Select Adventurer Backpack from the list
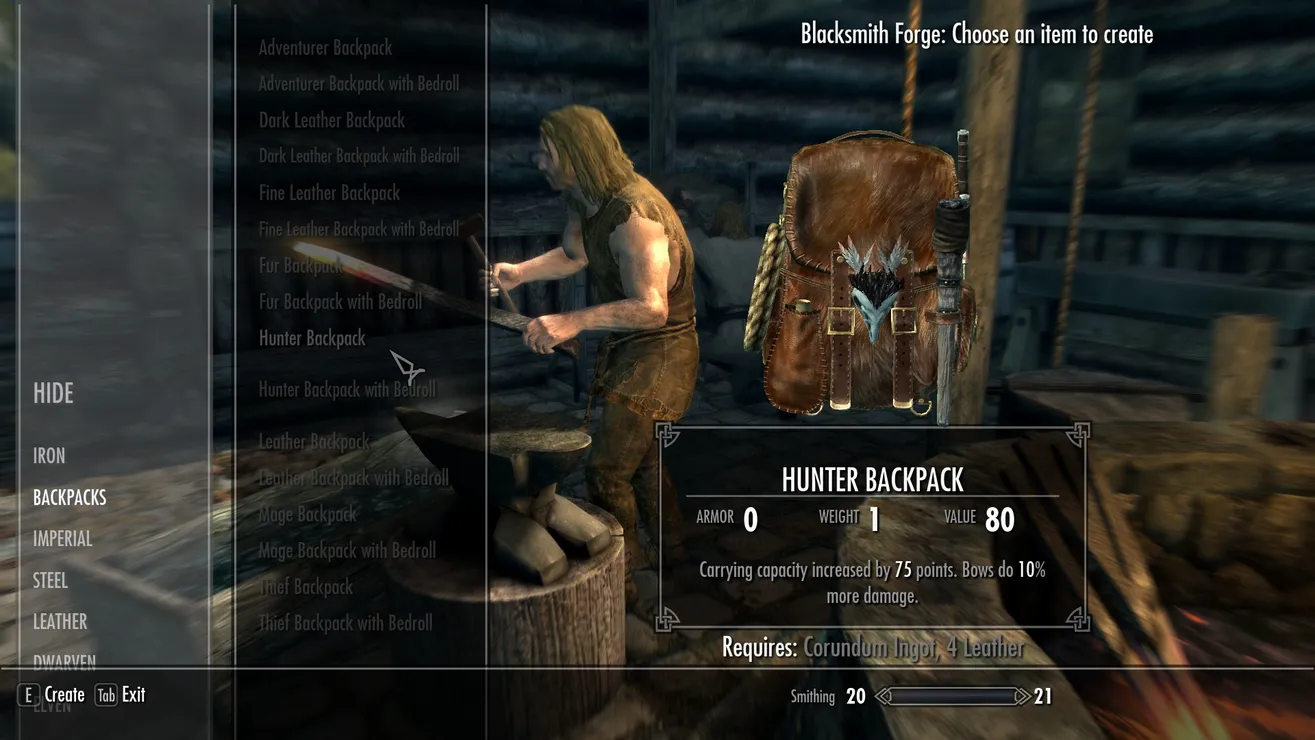 [x=325, y=48]
